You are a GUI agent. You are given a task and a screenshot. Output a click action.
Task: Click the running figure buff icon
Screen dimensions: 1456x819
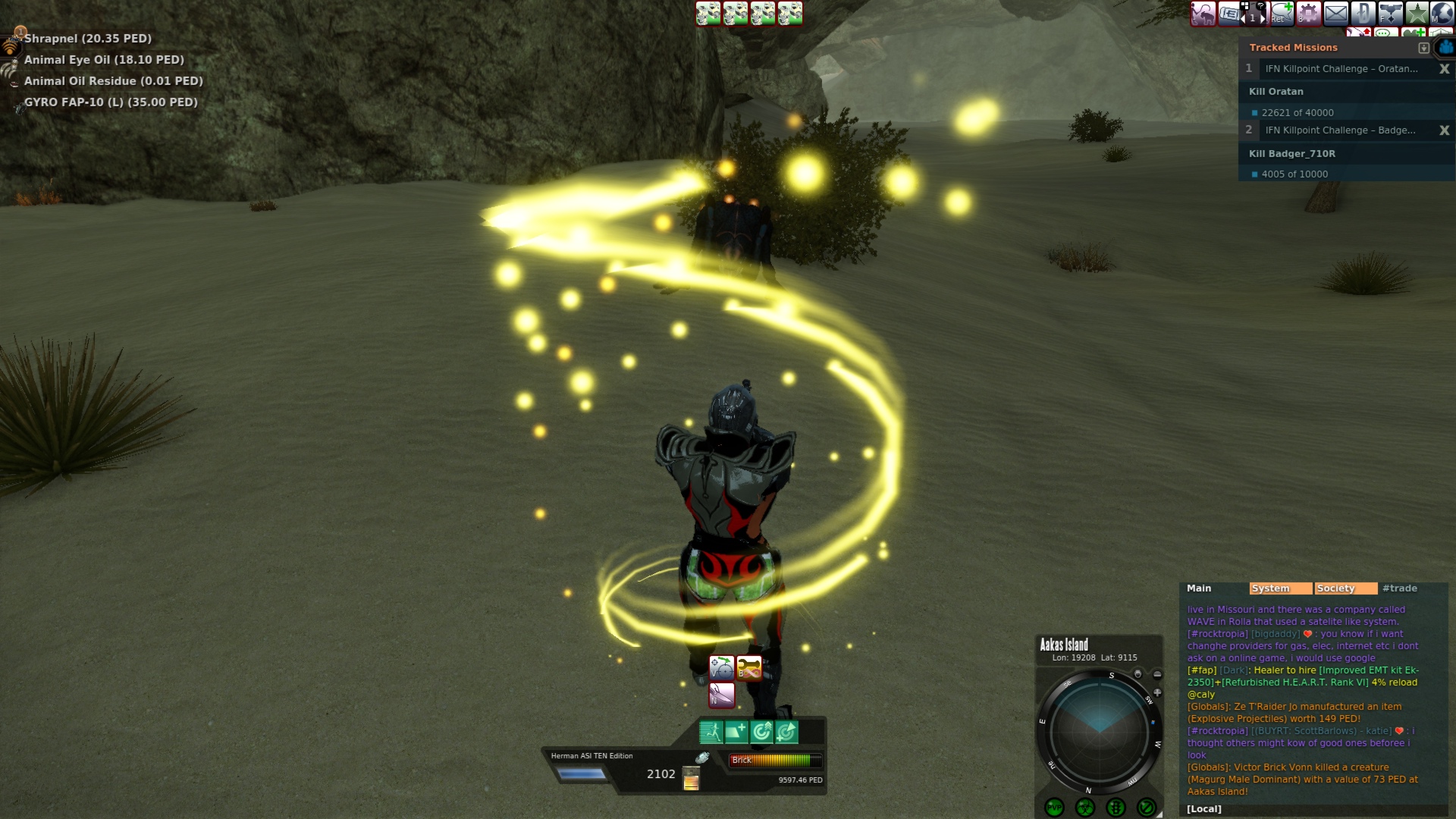(711, 732)
